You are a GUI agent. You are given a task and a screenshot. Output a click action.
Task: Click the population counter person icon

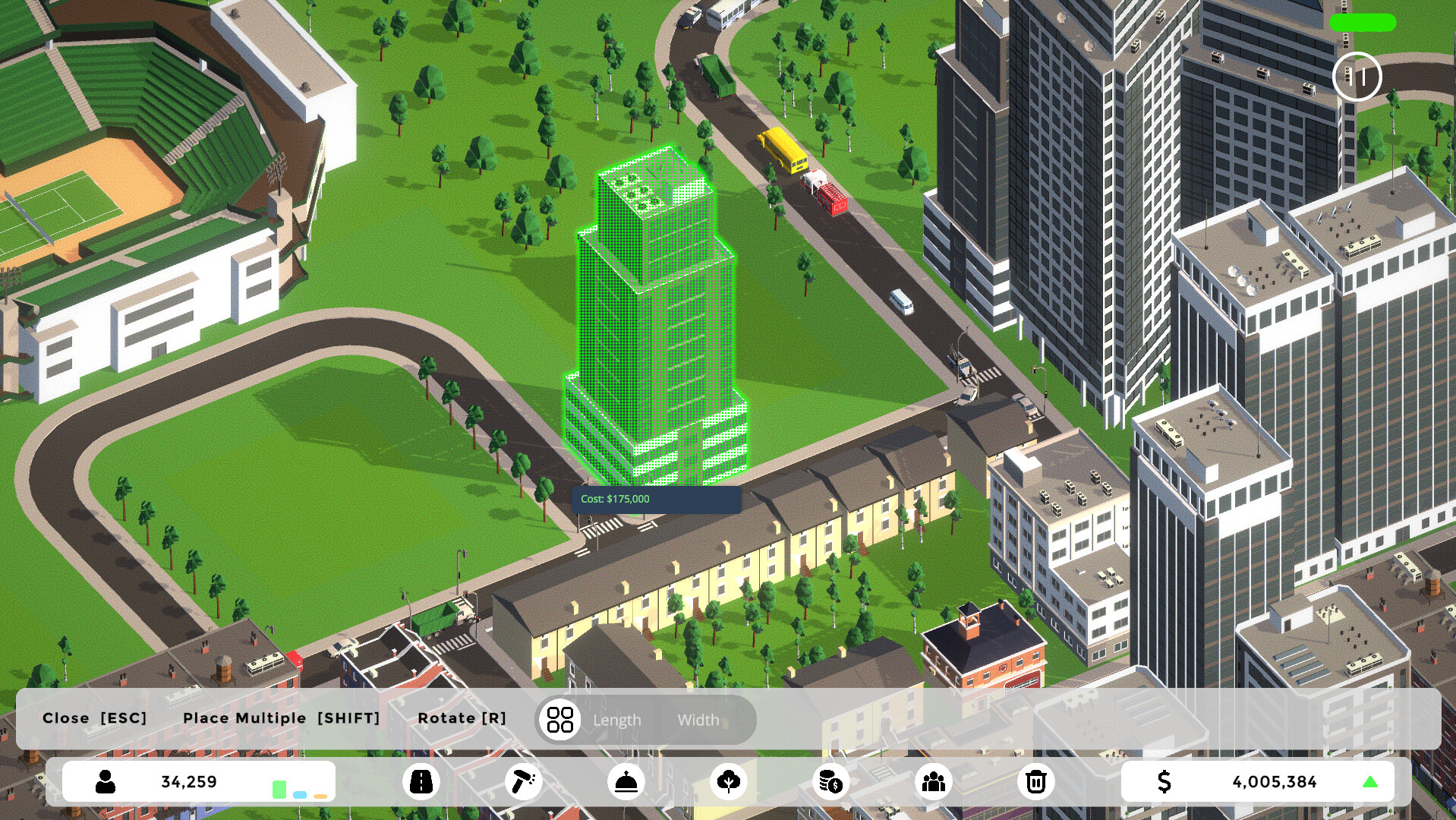click(x=103, y=781)
